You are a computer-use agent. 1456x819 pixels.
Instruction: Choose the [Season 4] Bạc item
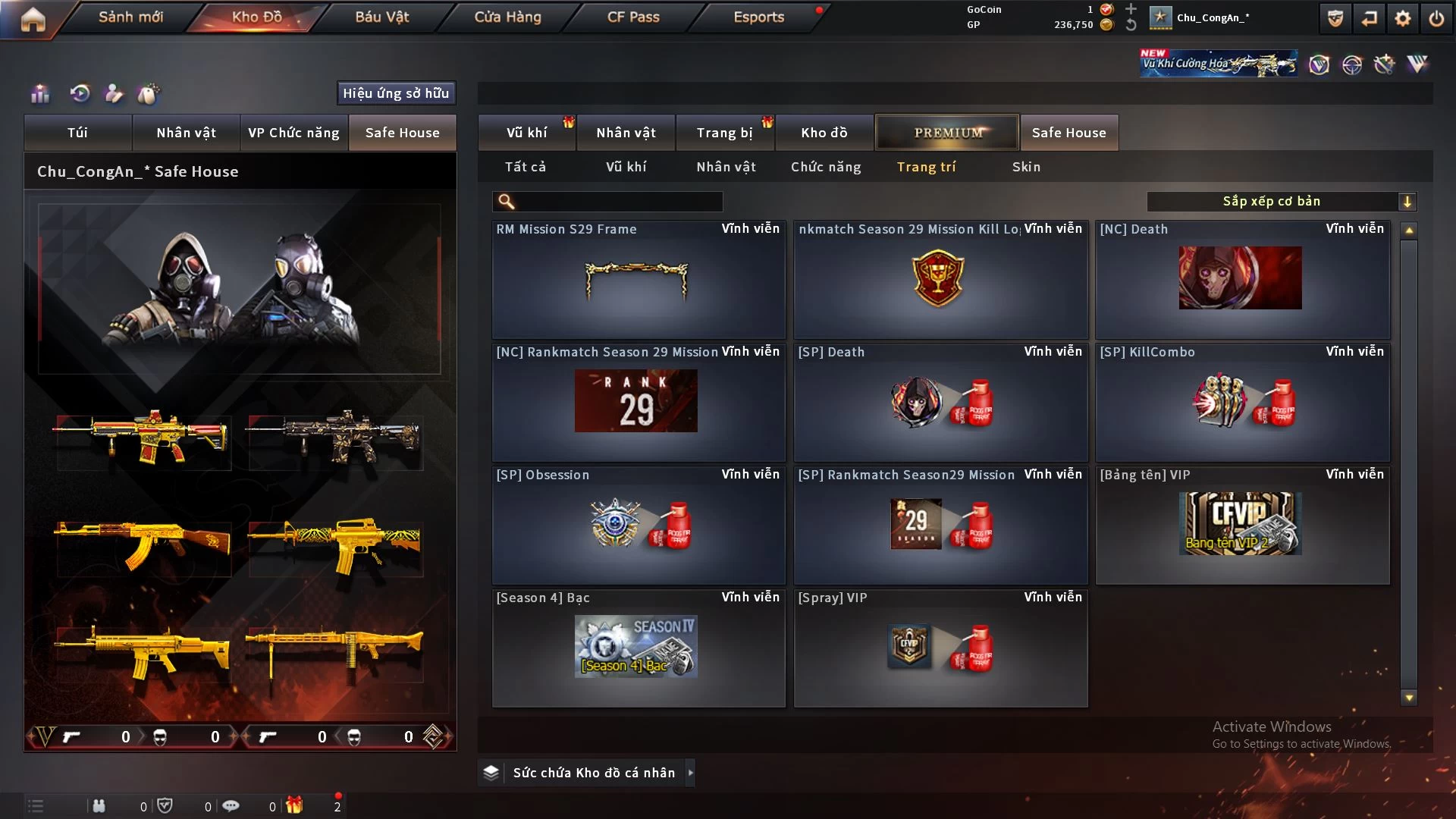(x=638, y=648)
